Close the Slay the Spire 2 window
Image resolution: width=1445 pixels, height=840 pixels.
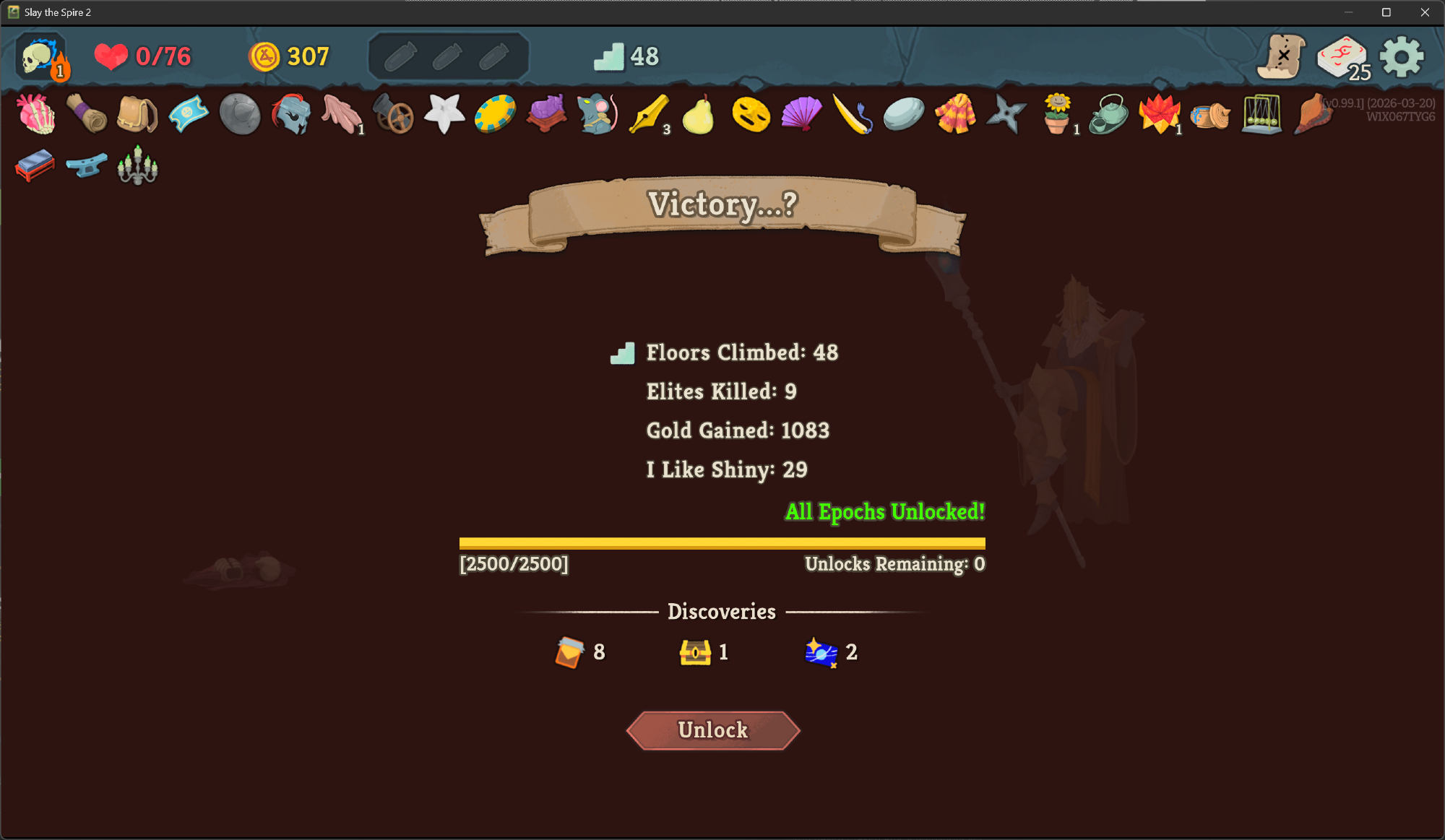click(1425, 12)
